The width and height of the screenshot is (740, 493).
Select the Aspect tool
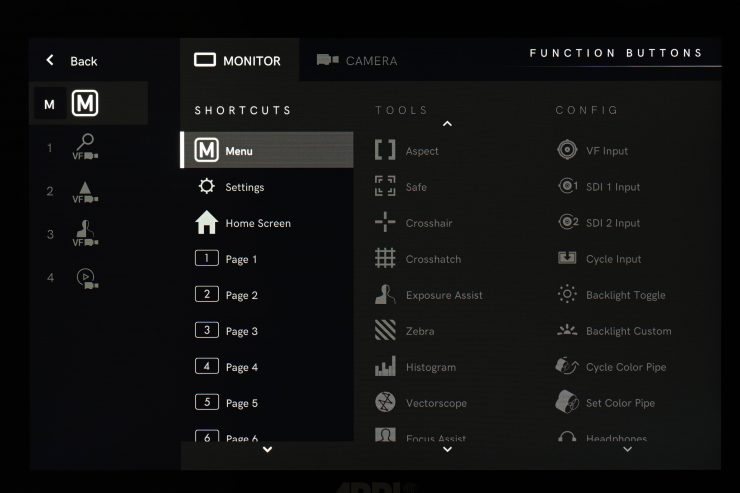point(421,151)
